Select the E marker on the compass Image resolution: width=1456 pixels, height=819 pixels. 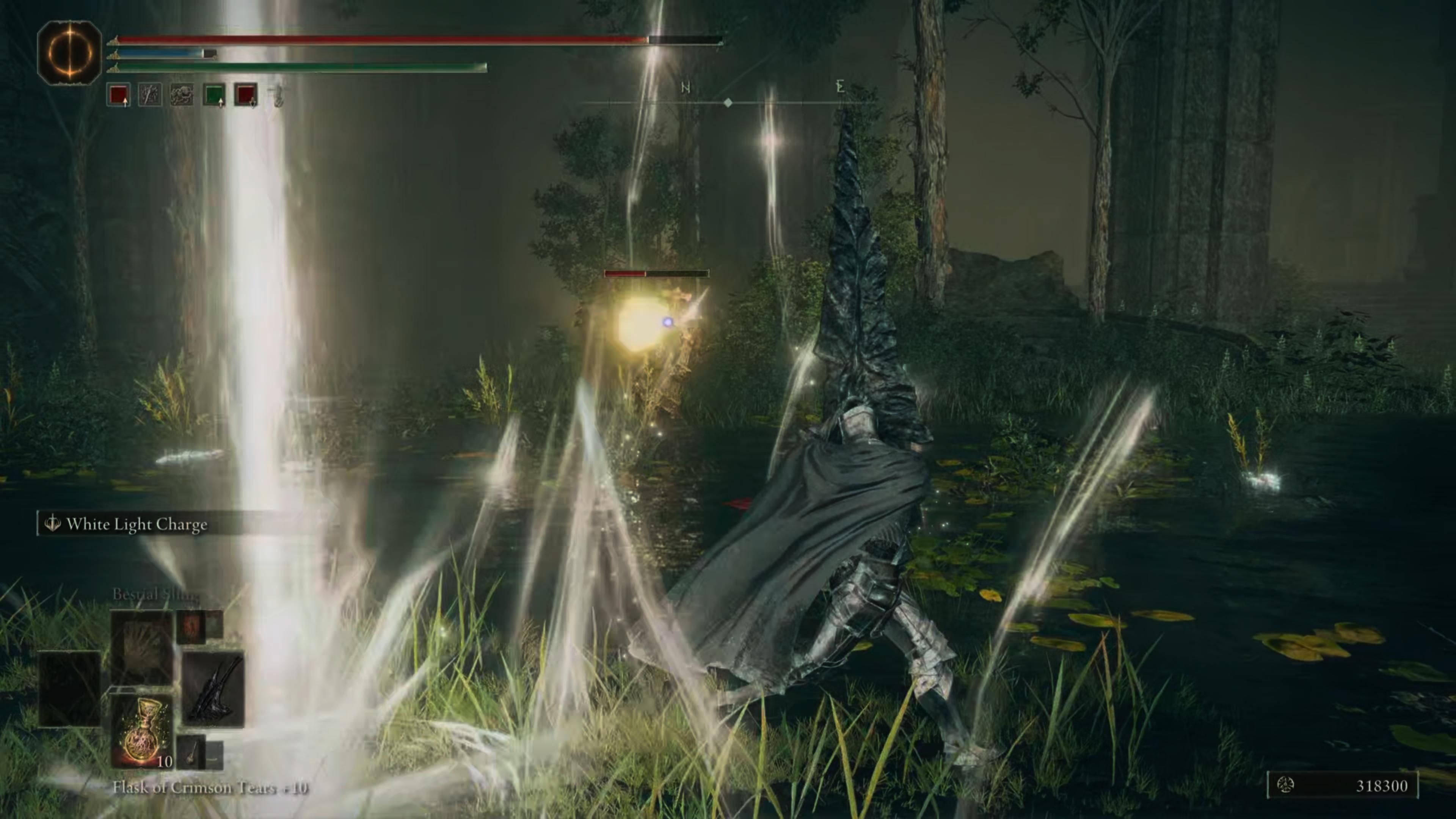pyautogui.click(x=841, y=86)
